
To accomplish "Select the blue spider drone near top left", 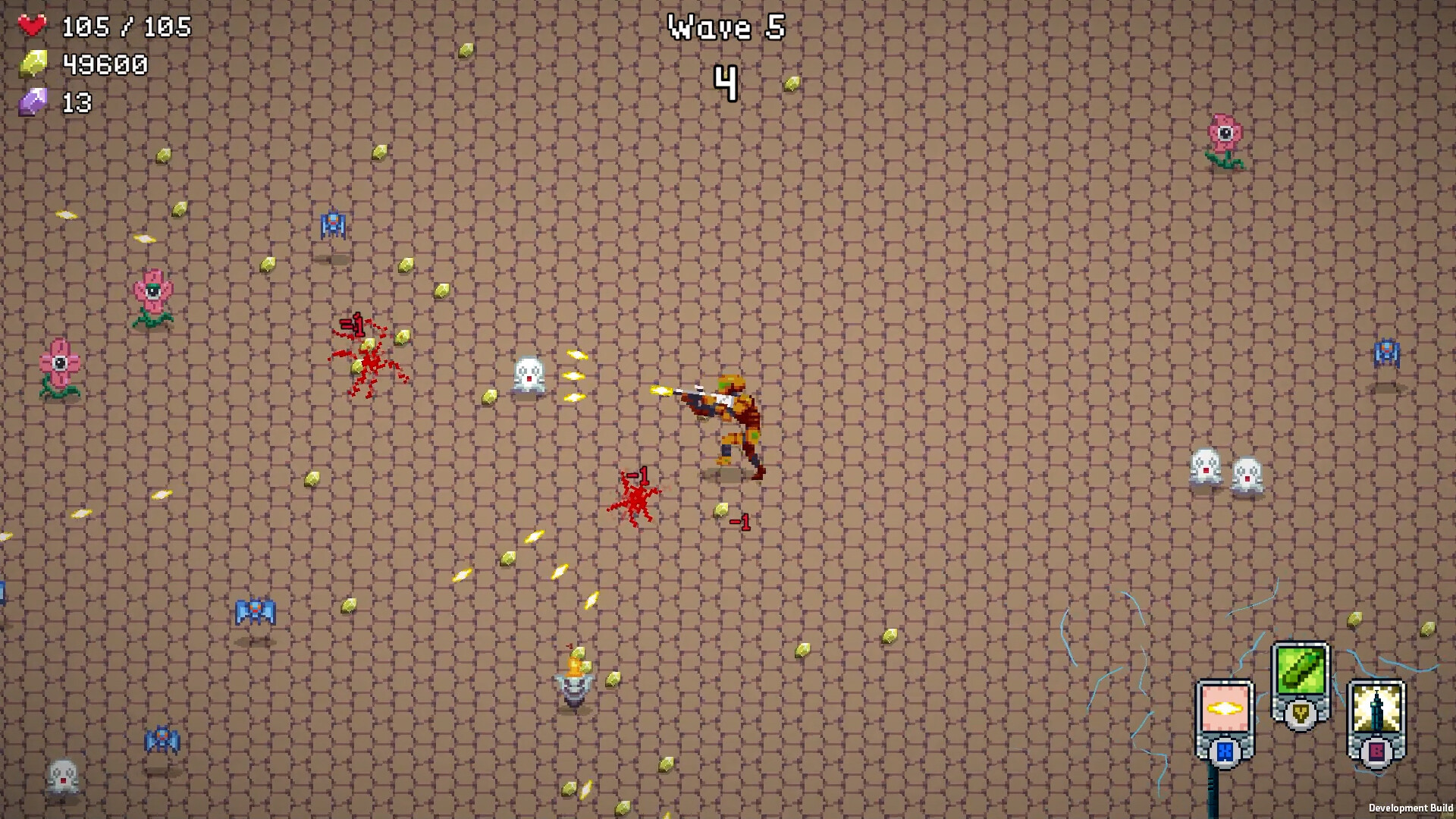I will click(331, 225).
